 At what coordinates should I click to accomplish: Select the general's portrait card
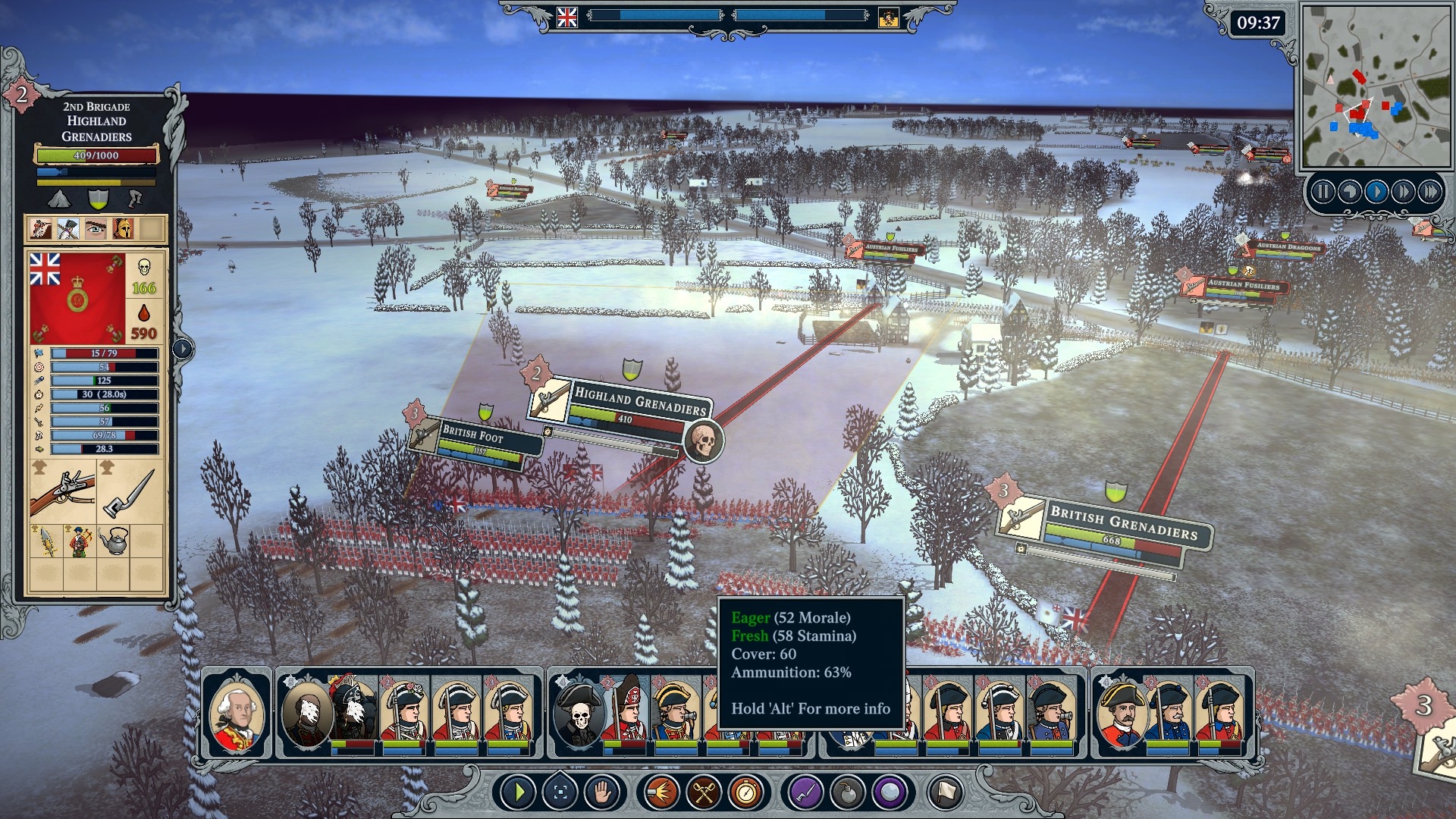tap(237, 713)
